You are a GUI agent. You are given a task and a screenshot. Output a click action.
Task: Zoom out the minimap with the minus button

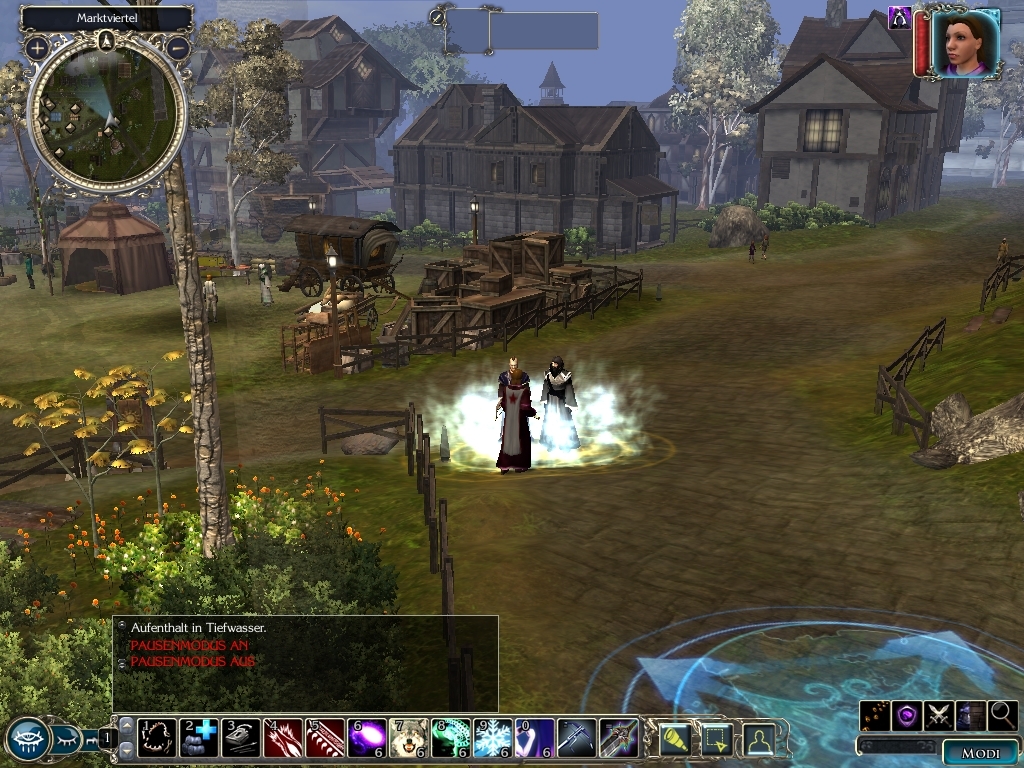click(x=178, y=47)
